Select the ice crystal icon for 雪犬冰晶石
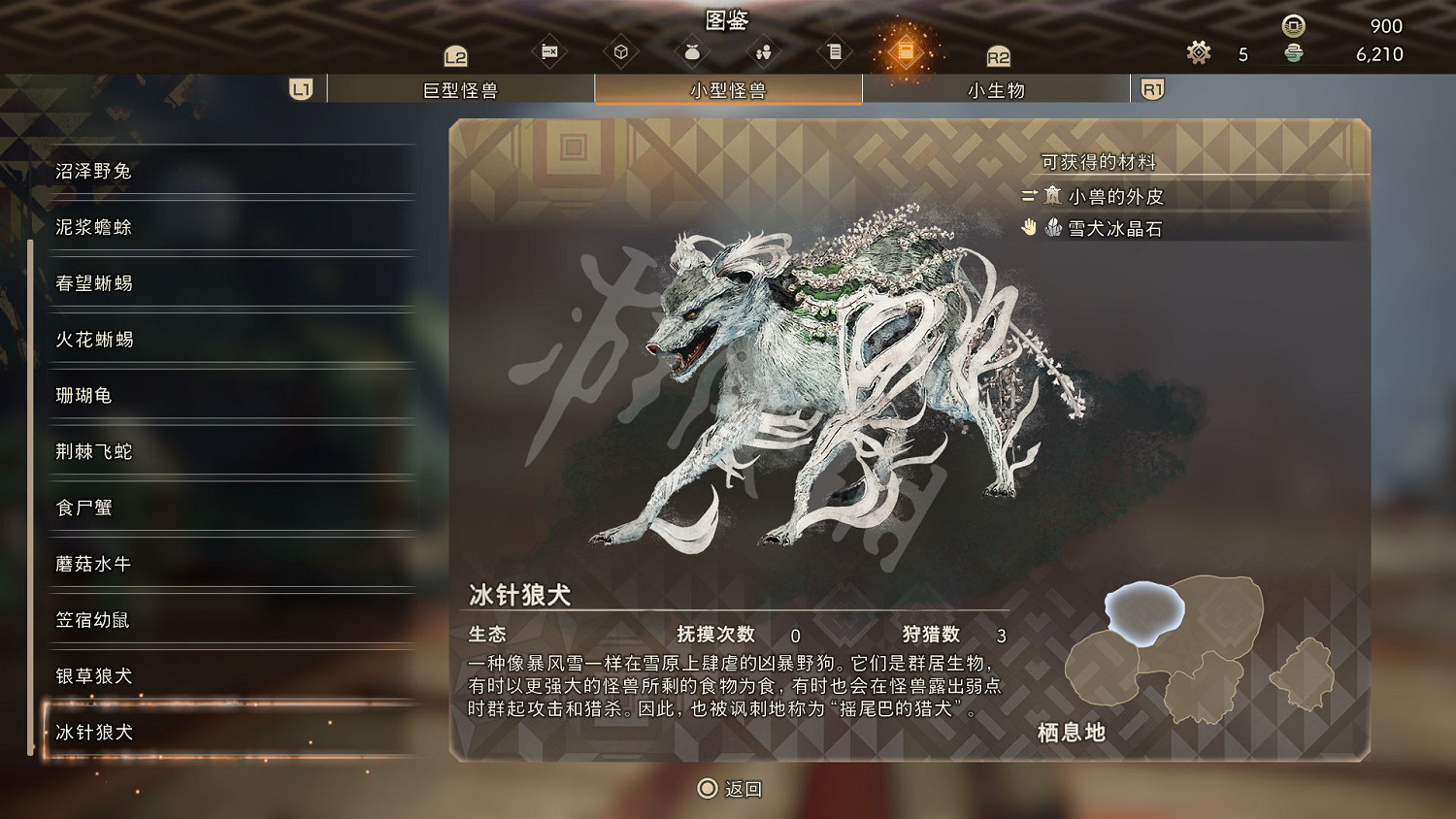The width and height of the screenshot is (1456, 819). 1052,229
